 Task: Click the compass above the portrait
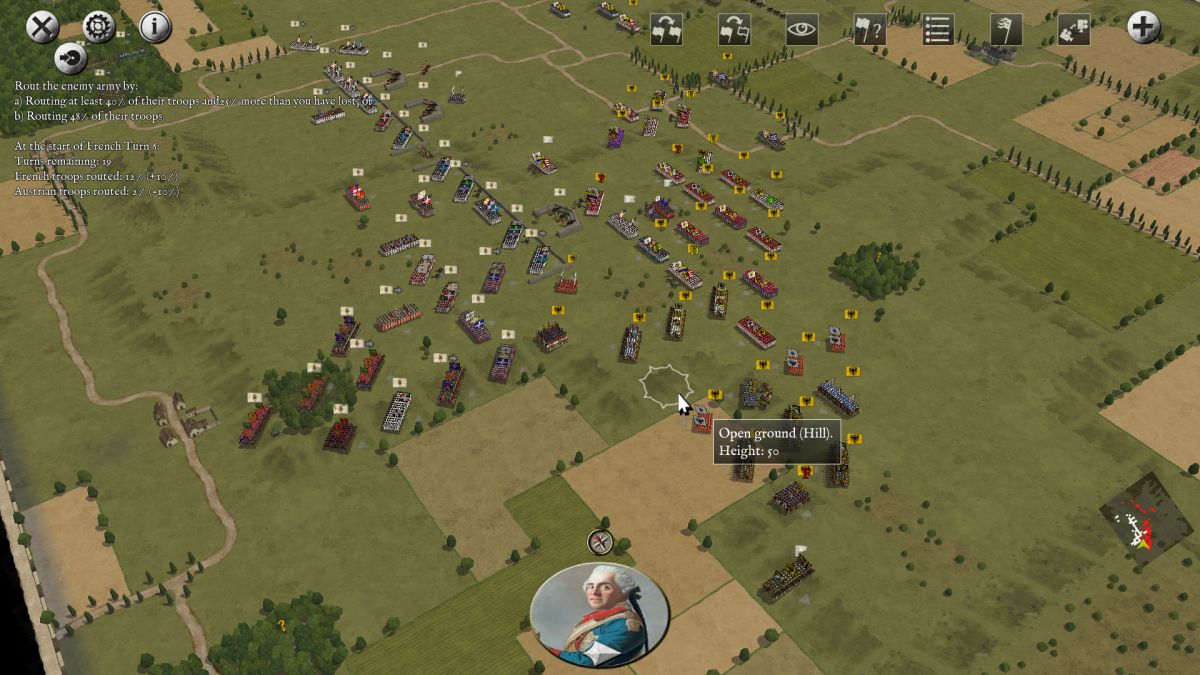click(600, 542)
